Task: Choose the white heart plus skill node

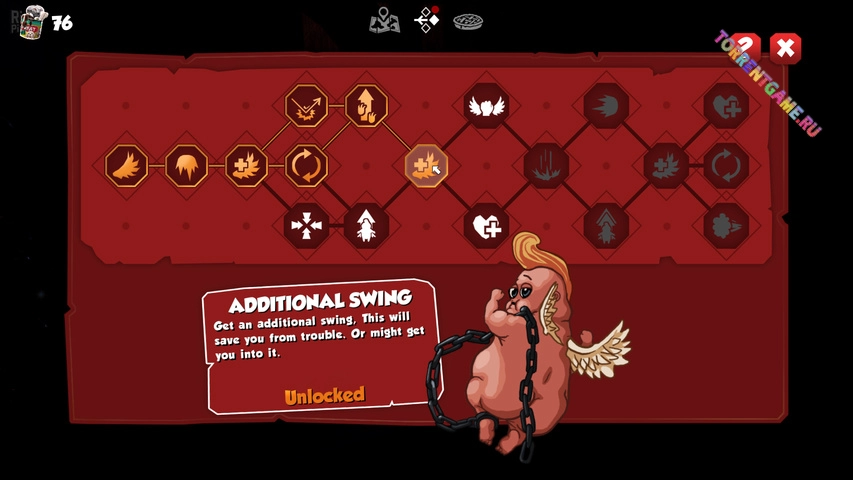Action: pos(486,226)
